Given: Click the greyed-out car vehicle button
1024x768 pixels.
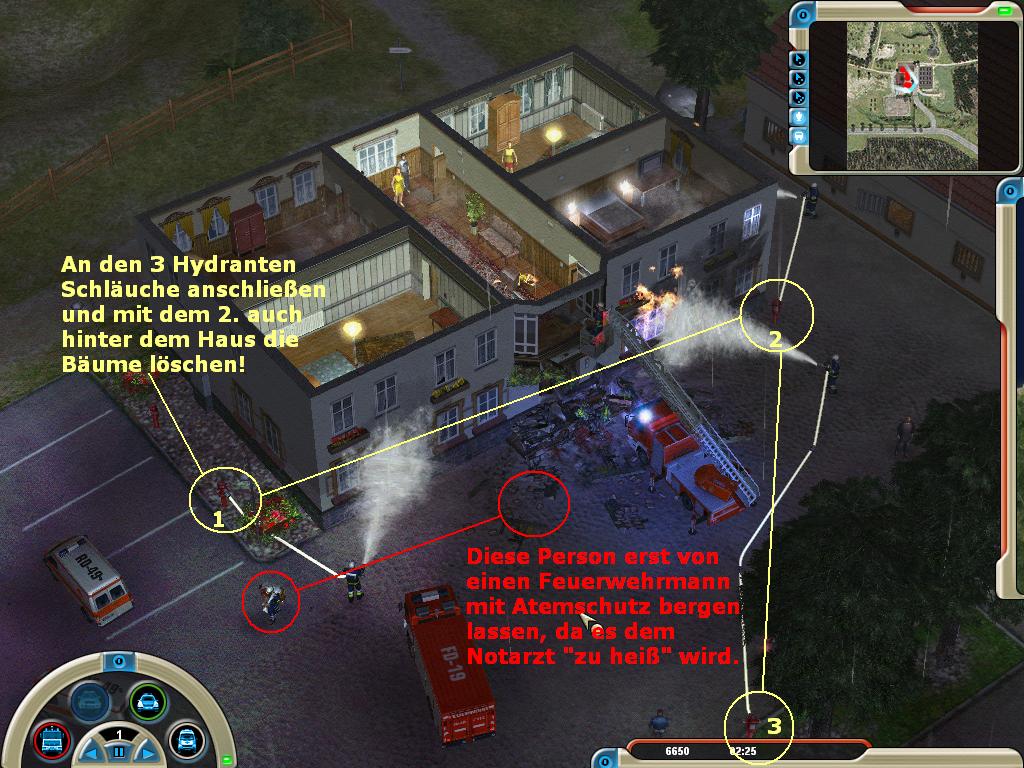Looking at the screenshot, I should (89, 702).
